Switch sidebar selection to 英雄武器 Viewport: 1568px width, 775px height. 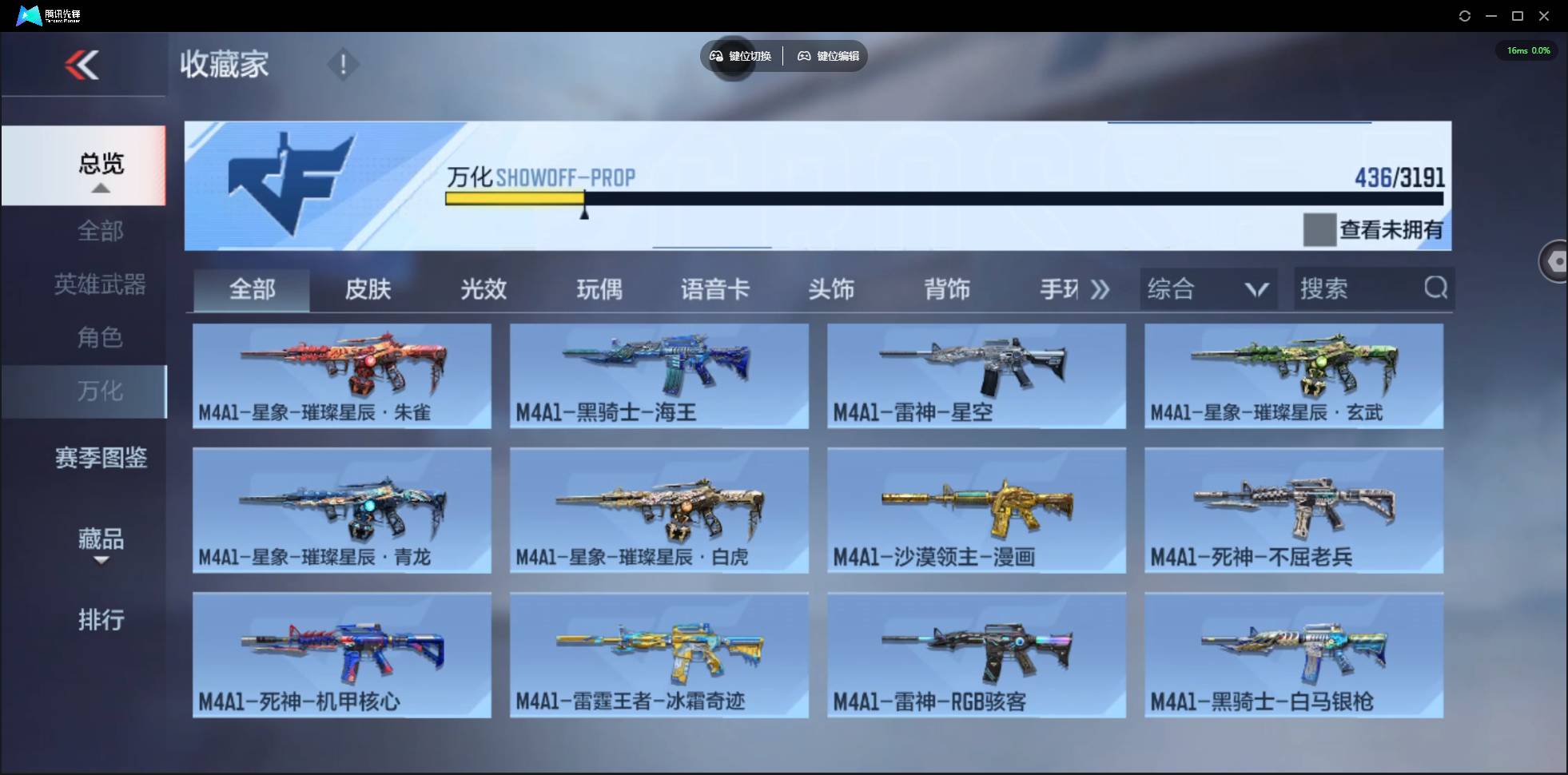(101, 284)
